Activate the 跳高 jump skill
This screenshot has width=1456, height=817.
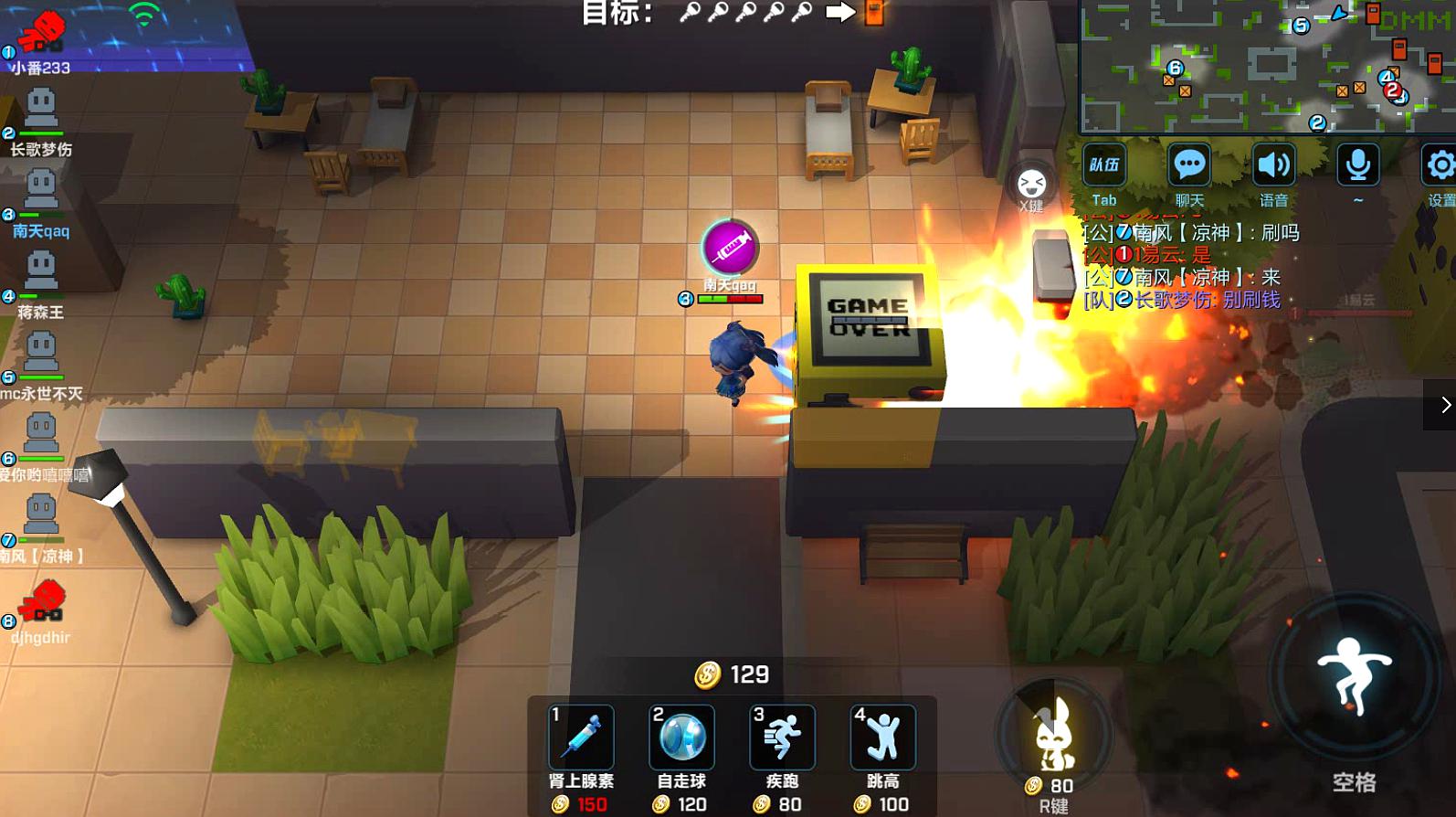pyautogui.click(x=883, y=736)
